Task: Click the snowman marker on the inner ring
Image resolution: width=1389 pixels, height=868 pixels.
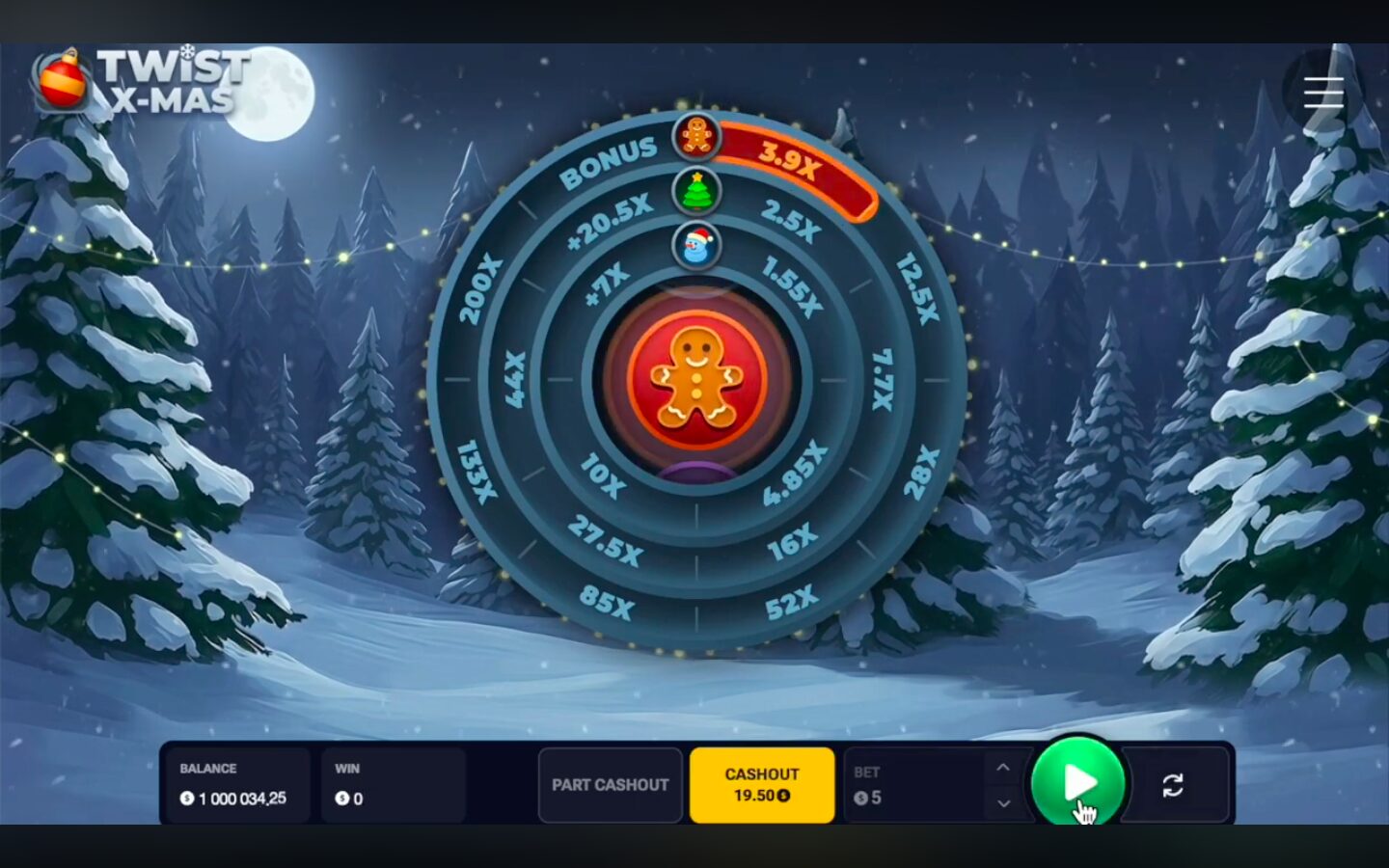Action: (x=695, y=246)
